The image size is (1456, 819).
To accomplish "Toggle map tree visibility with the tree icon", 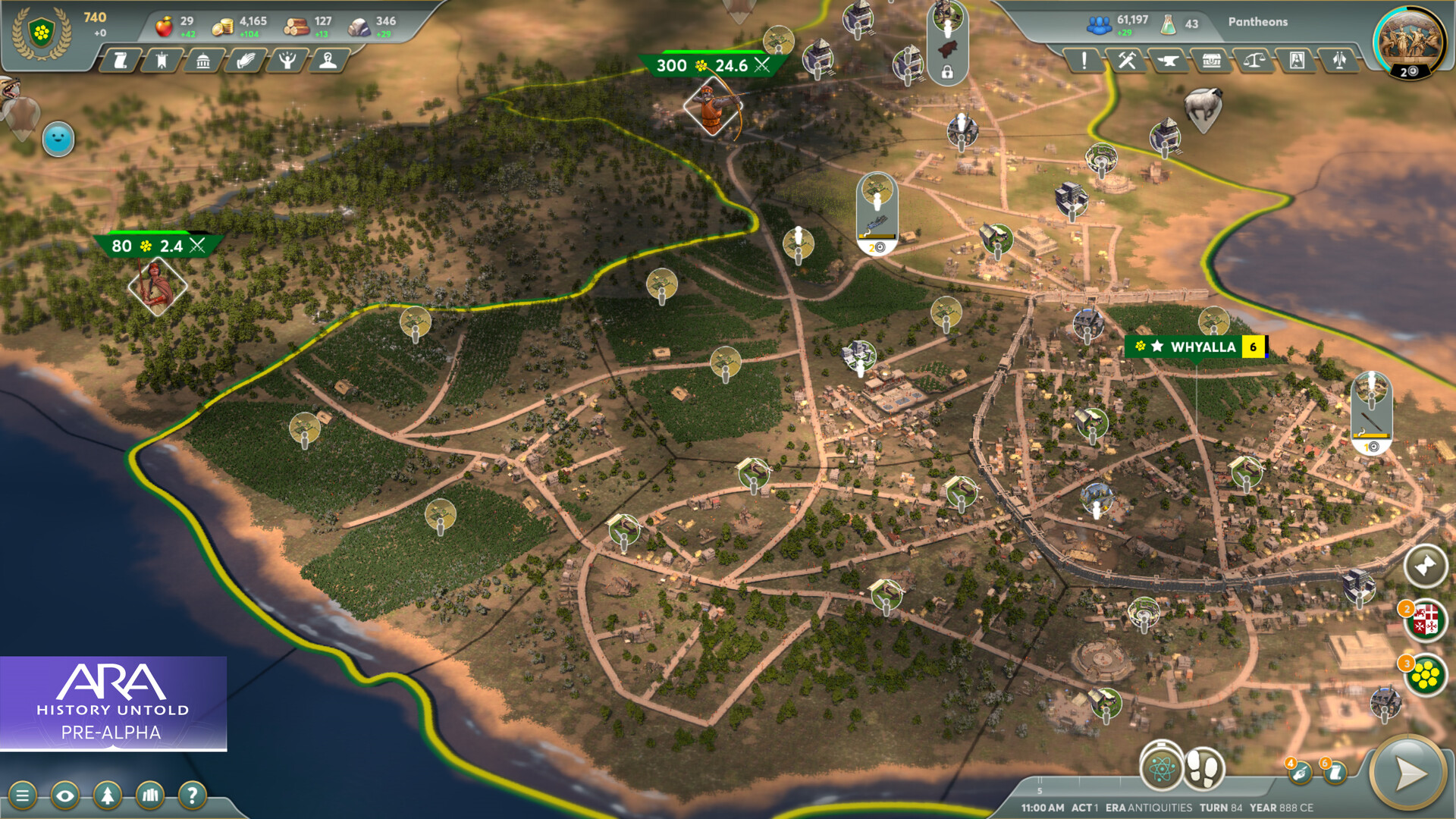I will click(x=108, y=795).
